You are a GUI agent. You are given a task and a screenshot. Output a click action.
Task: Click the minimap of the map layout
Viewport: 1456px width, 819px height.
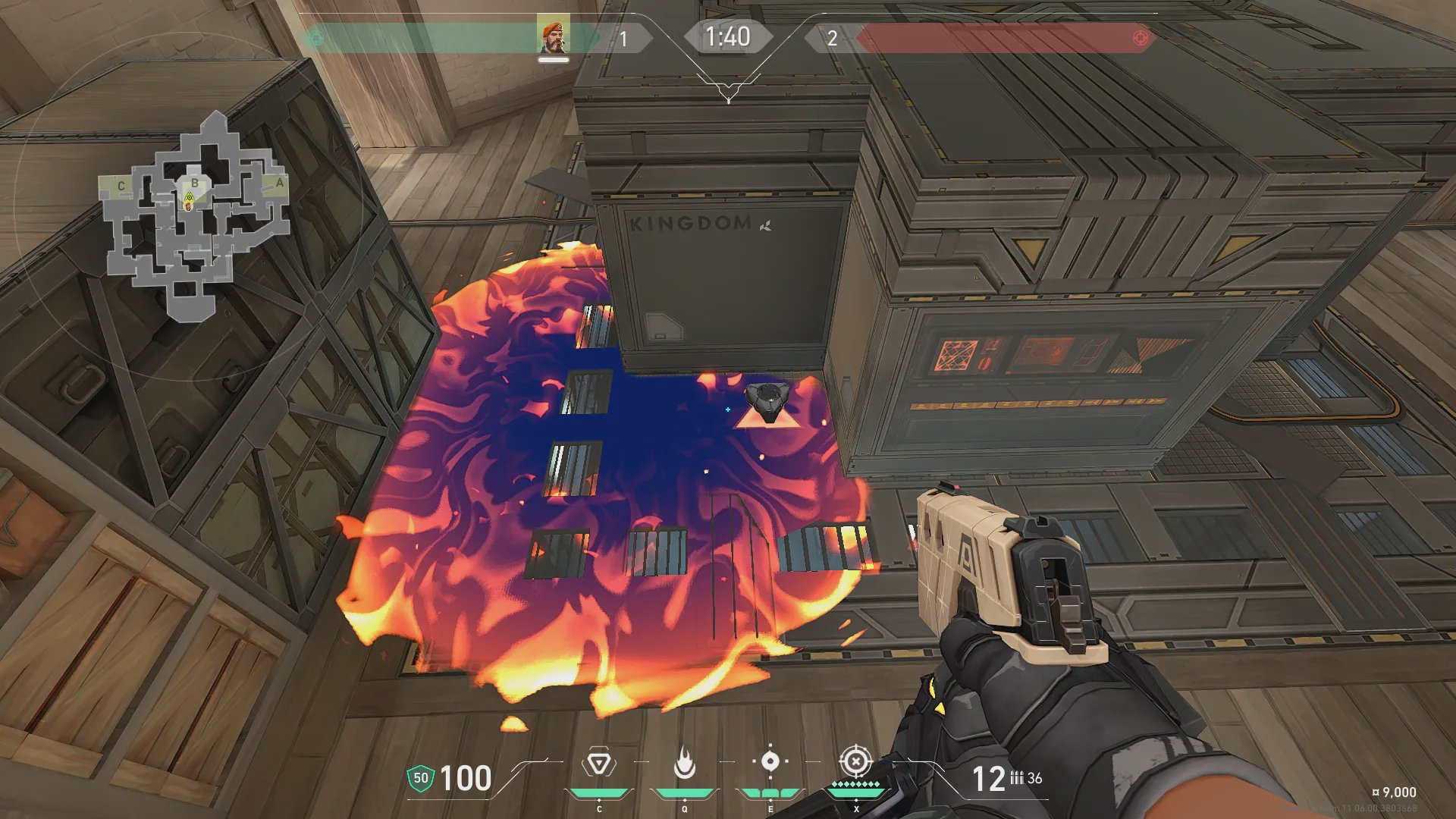195,216
